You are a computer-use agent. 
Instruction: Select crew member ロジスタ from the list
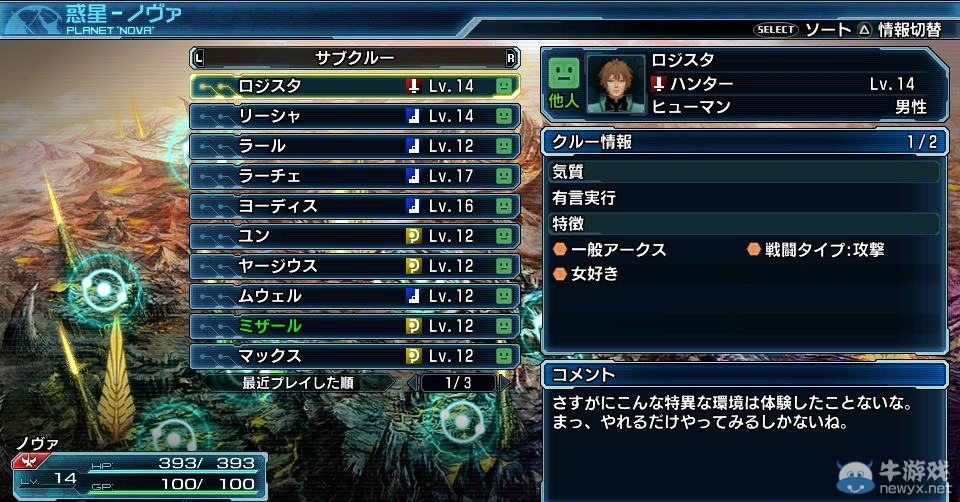tap(354, 86)
